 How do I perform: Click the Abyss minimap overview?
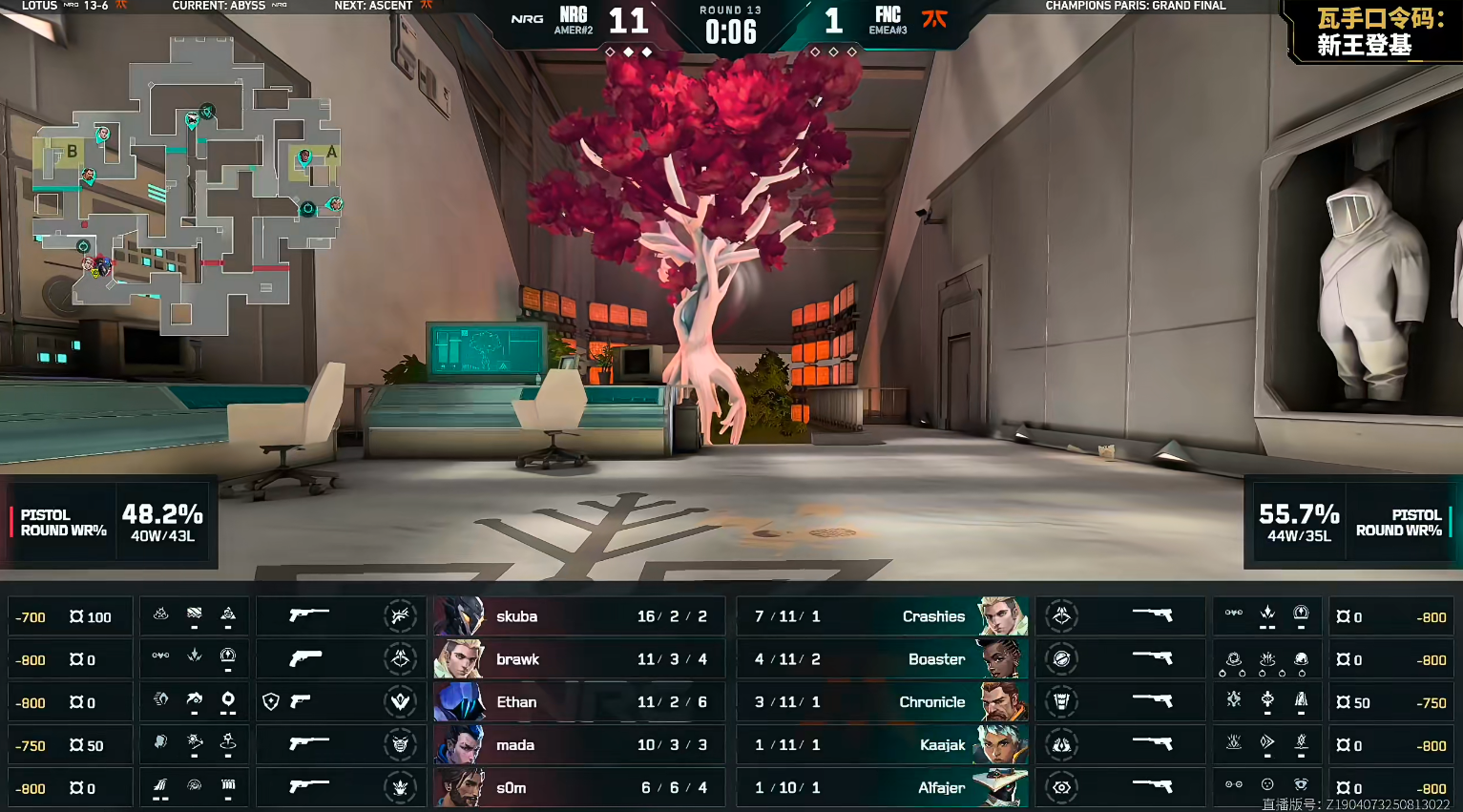(186, 186)
